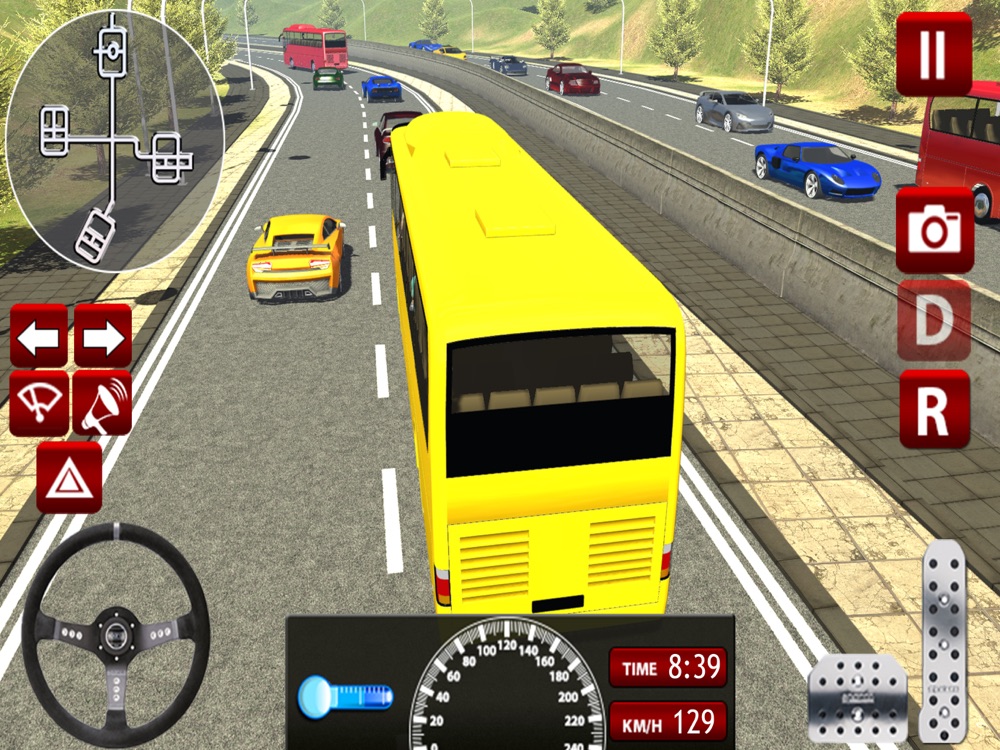Tap the accelerator pedal

[945, 640]
